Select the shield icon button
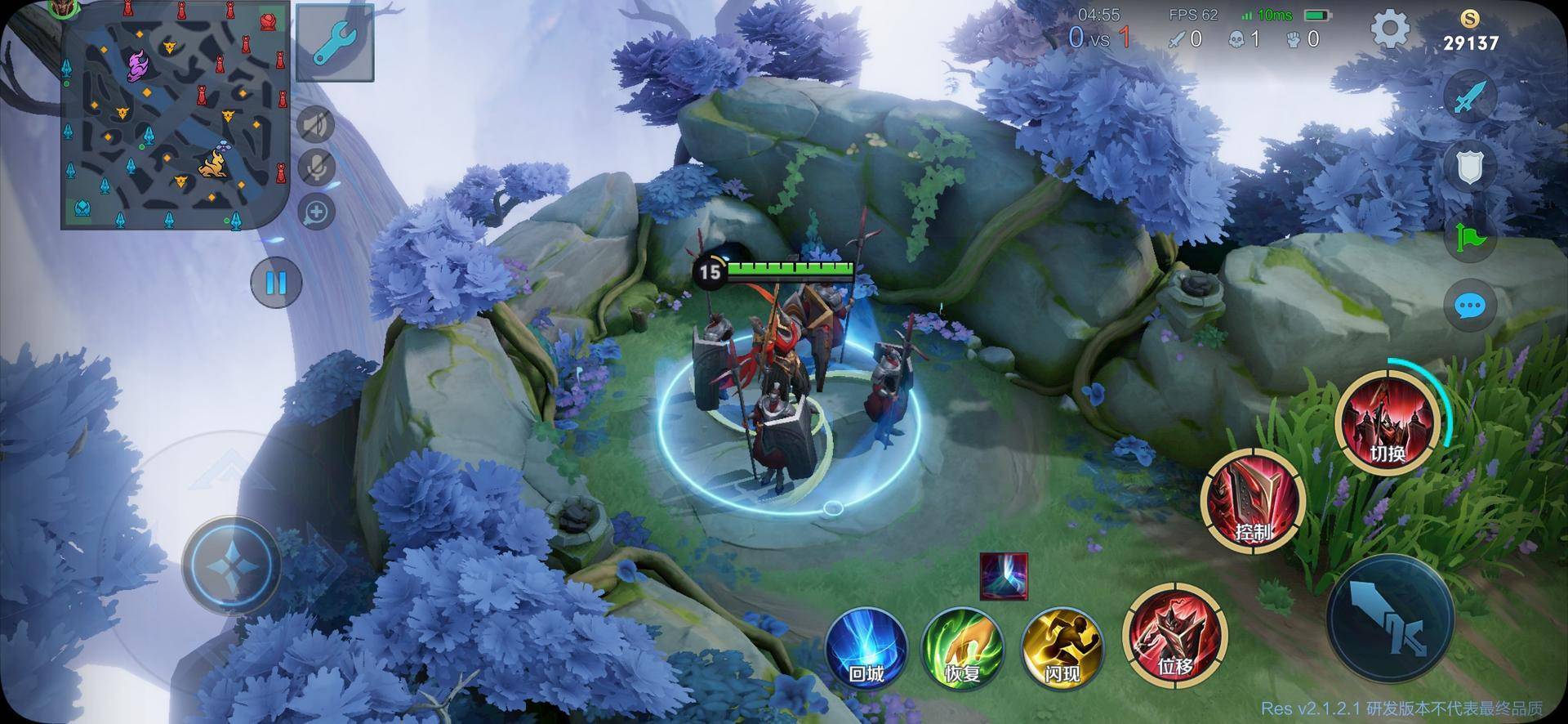 pos(1470,168)
